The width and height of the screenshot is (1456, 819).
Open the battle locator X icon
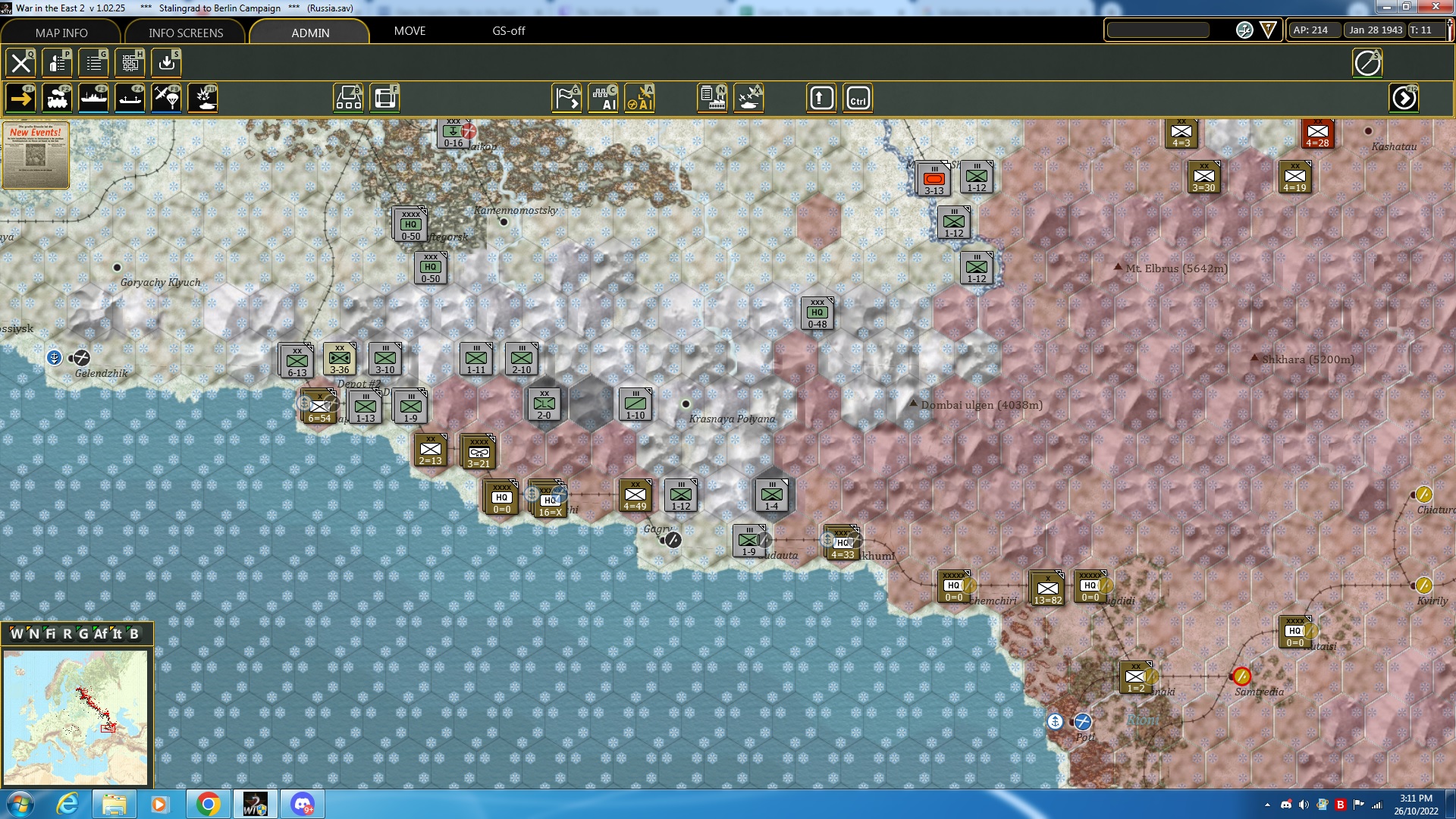tap(749, 98)
